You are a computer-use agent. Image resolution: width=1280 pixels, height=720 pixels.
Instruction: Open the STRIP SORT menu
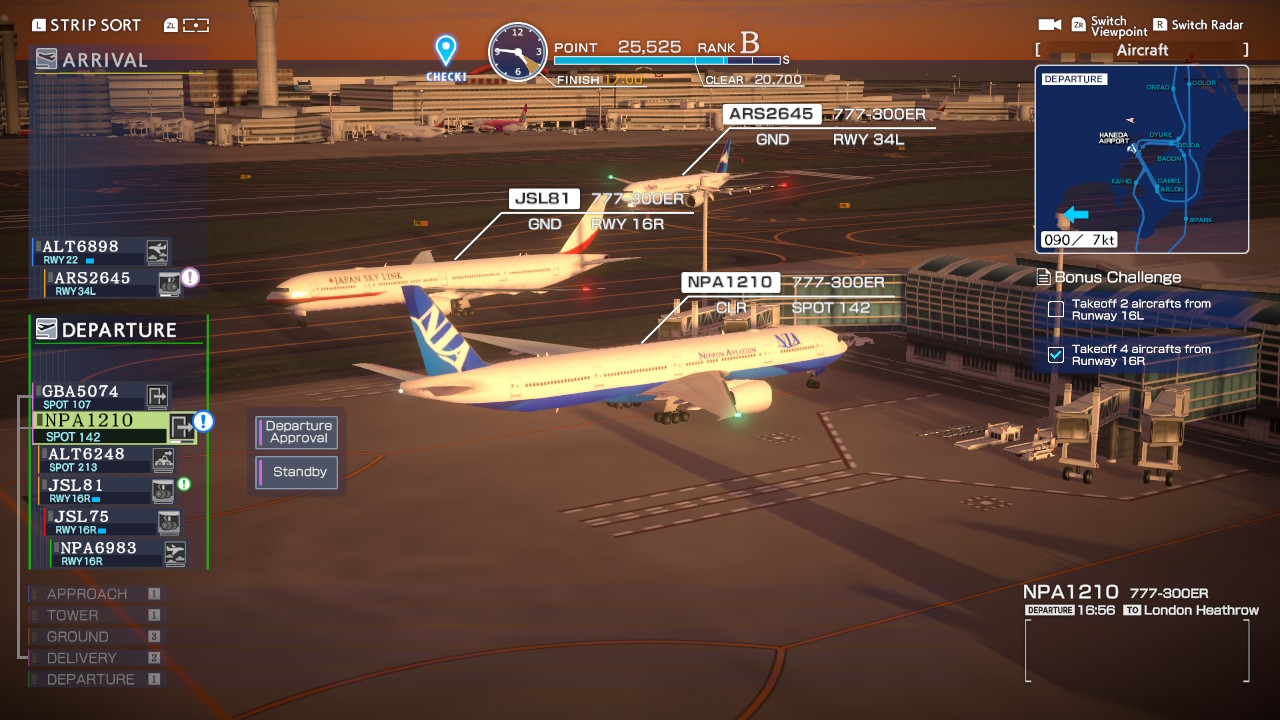click(87, 24)
